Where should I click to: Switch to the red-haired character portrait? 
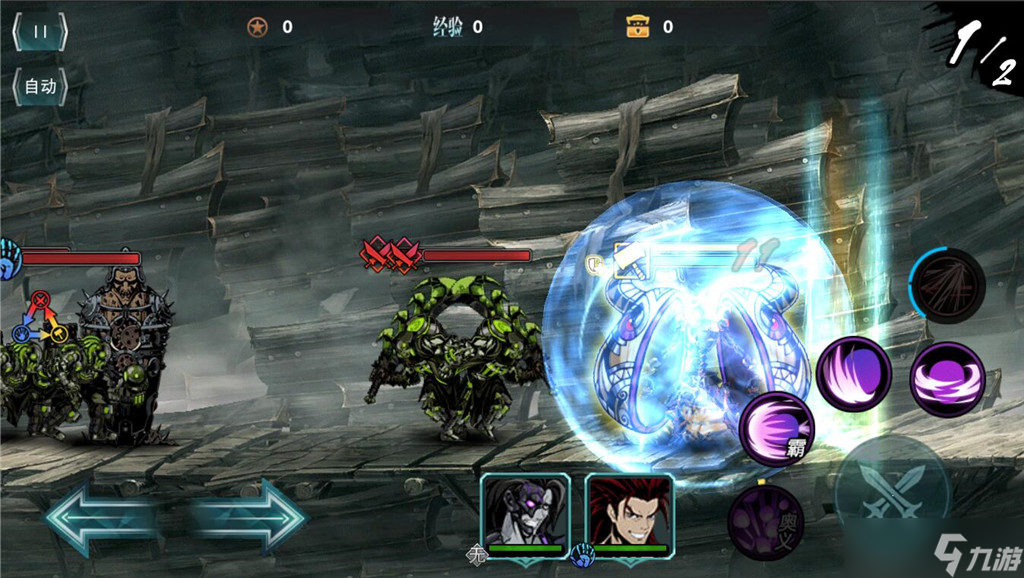coord(628,510)
